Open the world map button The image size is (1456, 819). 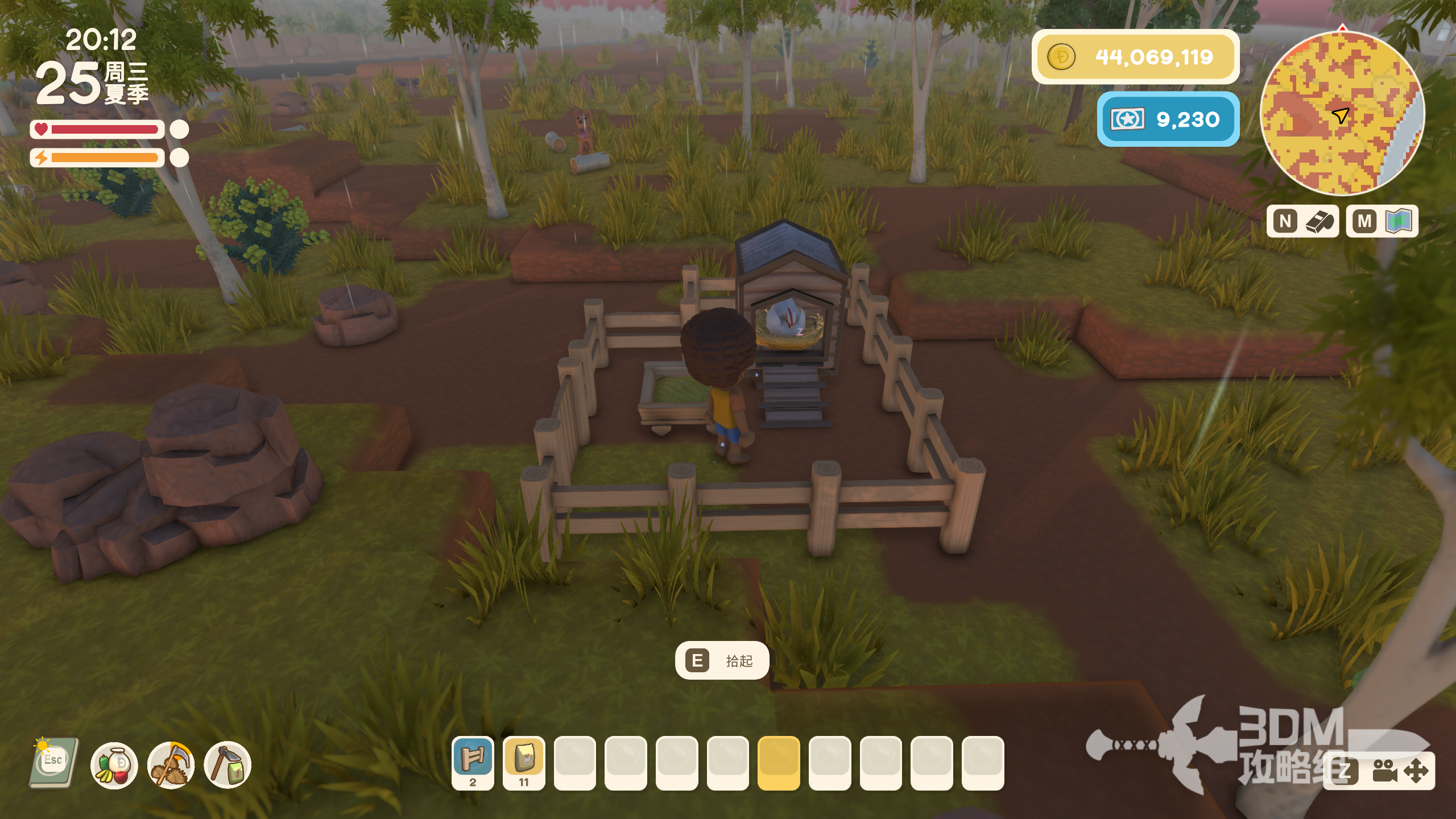pos(1382,221)
